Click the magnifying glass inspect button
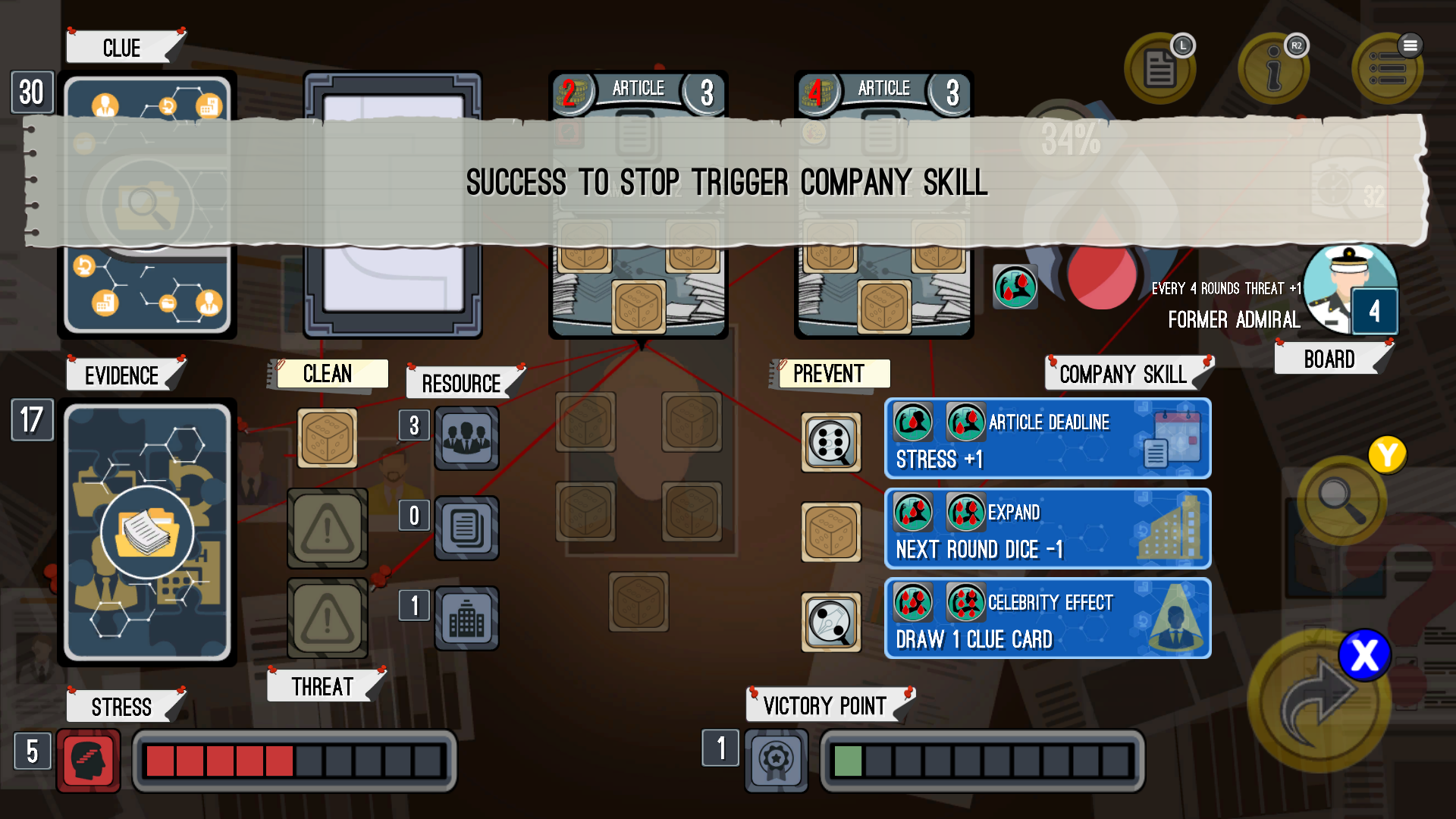This screenshot has width=1456, height=819. 1341,500
